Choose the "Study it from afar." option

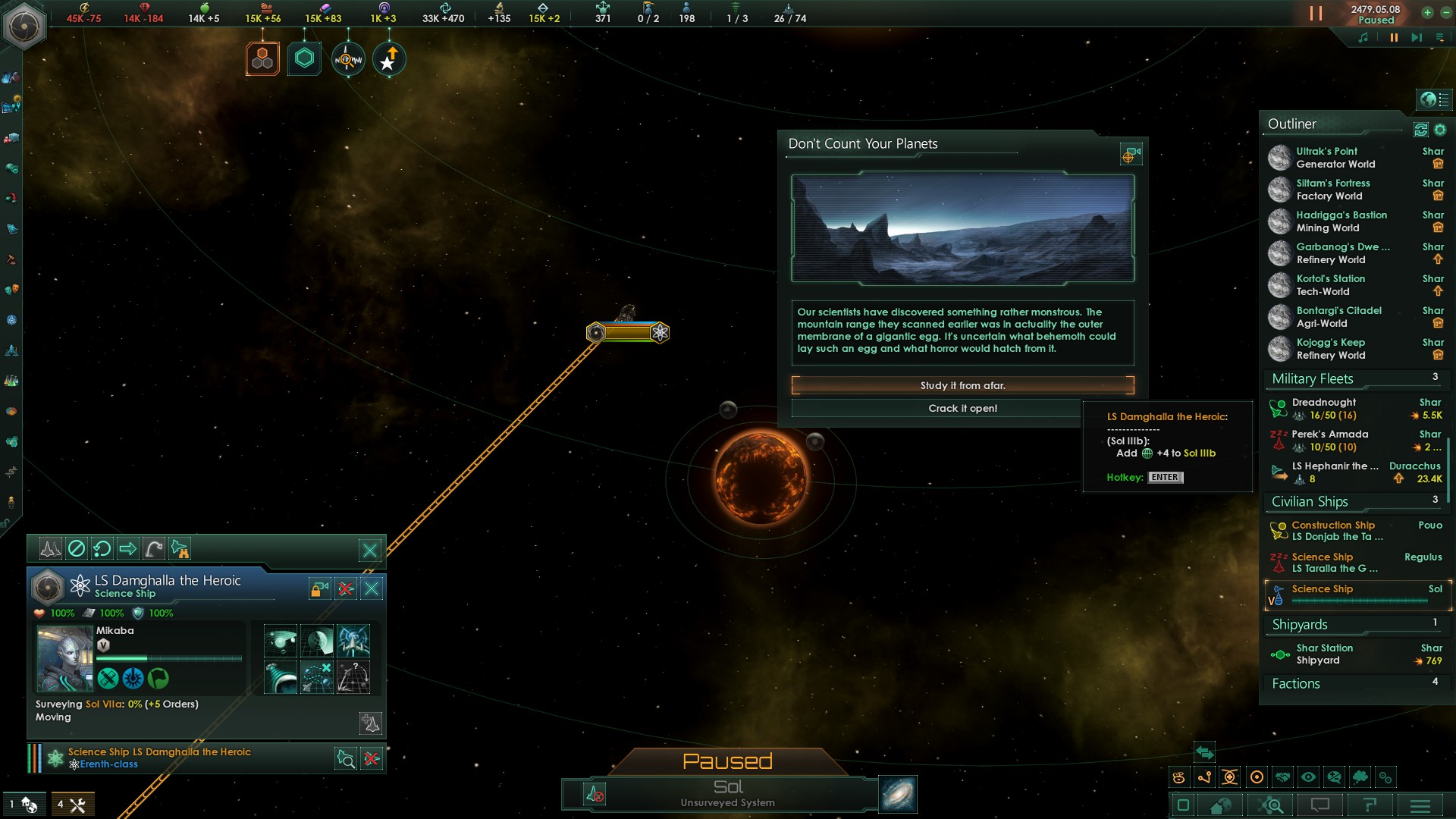[x=962, y=385]
